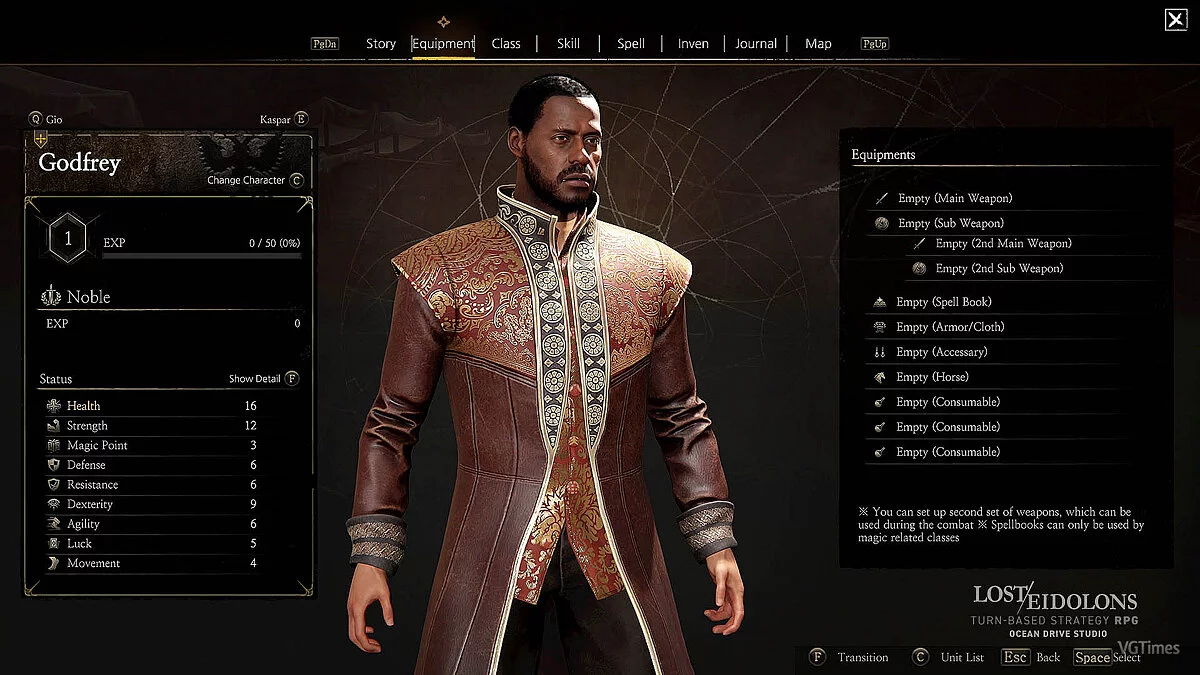Choose the Empty (Sub Weapon) slot
Screen dimensions: 1200x675
click(x=950, y=223)
